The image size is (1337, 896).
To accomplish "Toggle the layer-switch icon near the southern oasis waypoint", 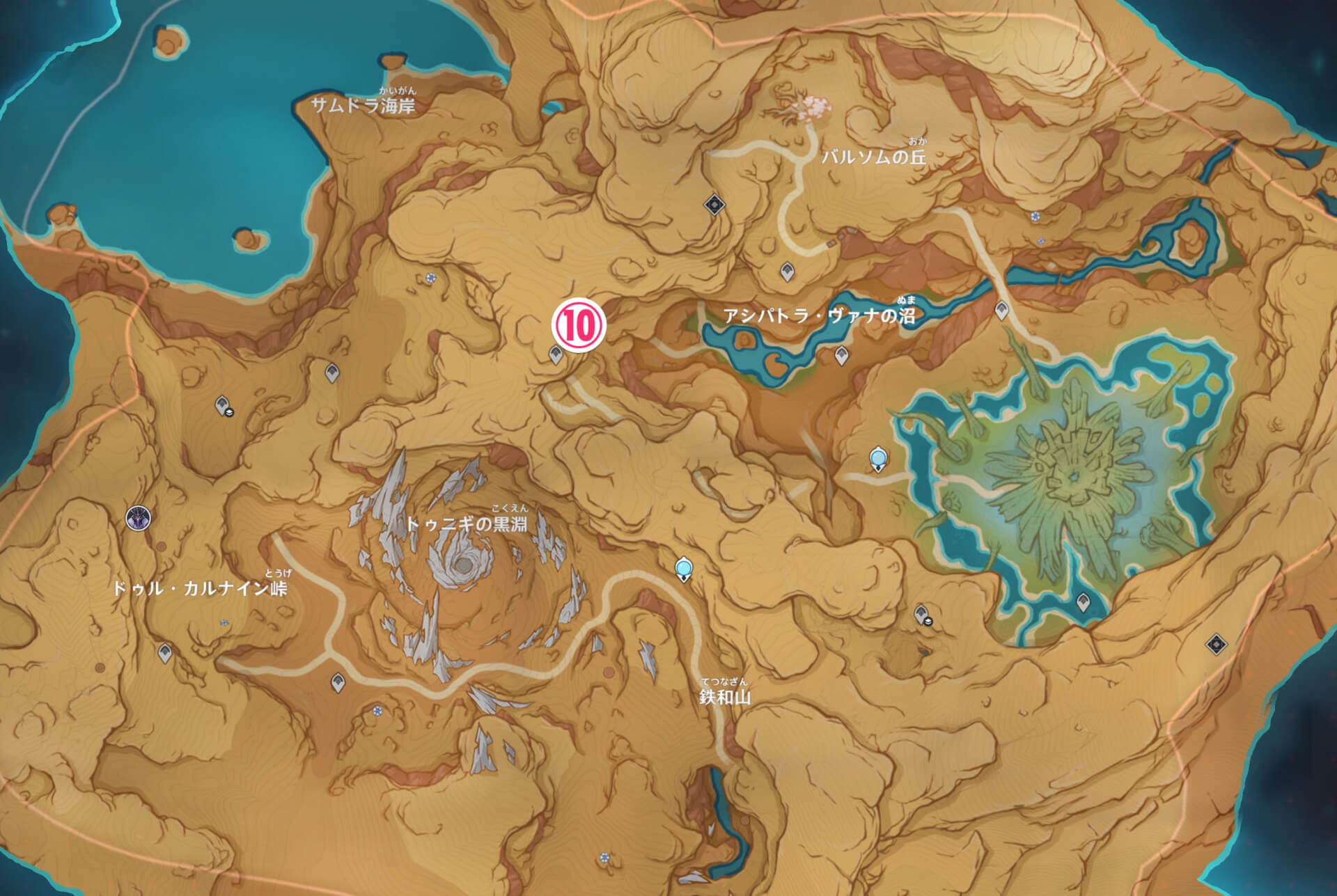I will click(928, 621).
